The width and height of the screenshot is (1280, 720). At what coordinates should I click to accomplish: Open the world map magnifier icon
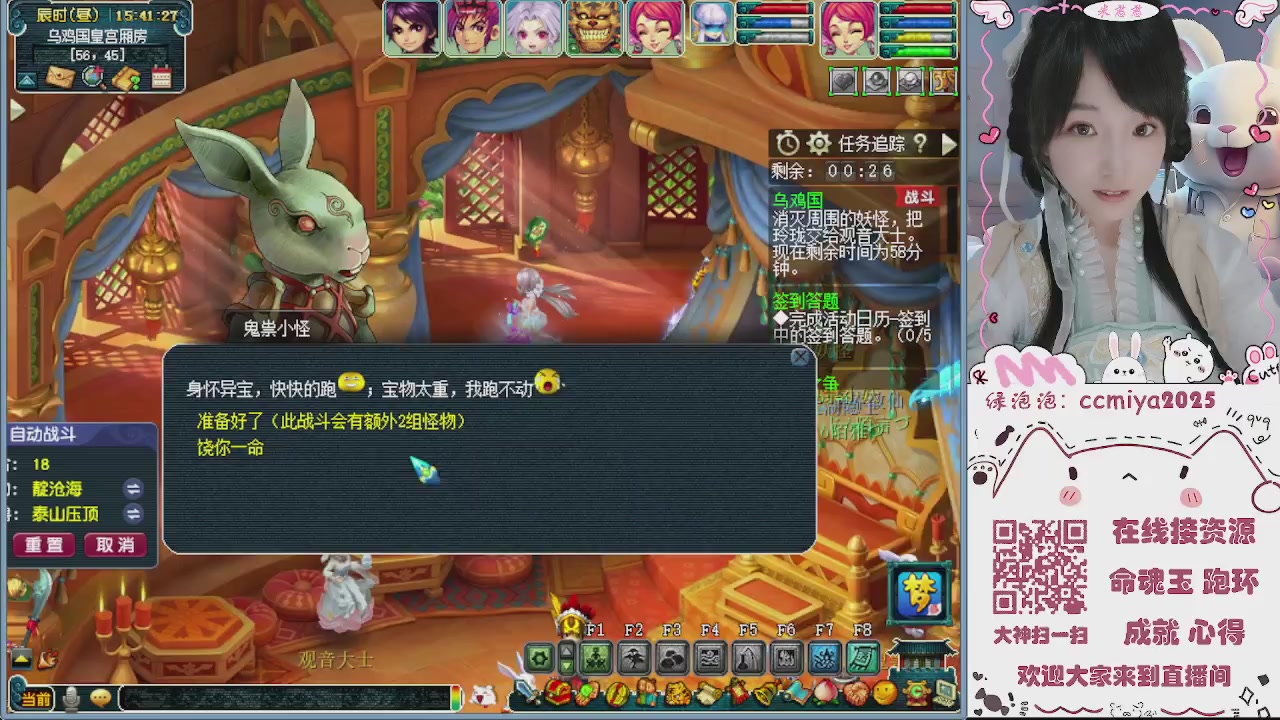[92, 76]
